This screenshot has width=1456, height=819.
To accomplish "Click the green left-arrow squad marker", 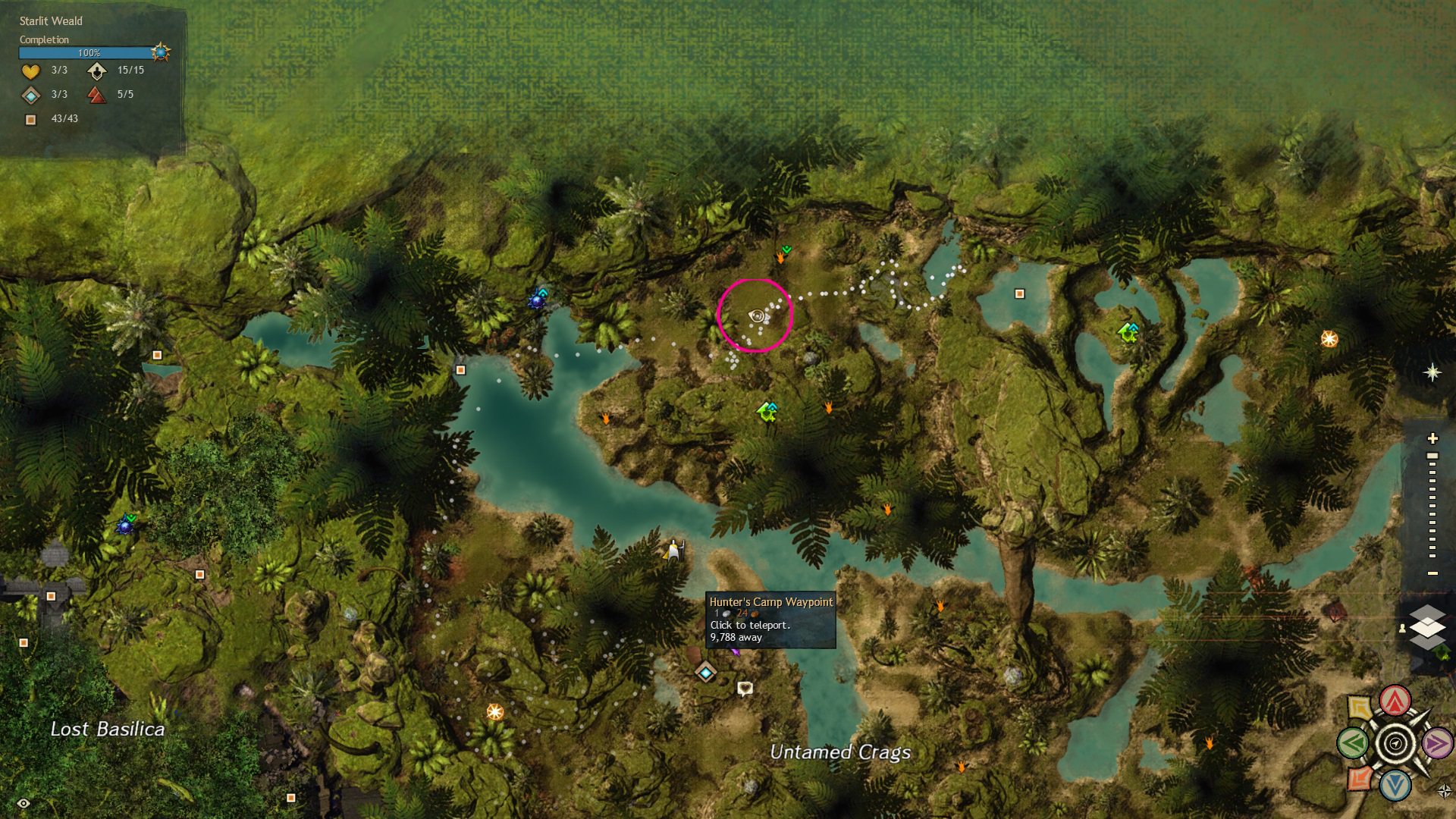I will (1353, 743).
